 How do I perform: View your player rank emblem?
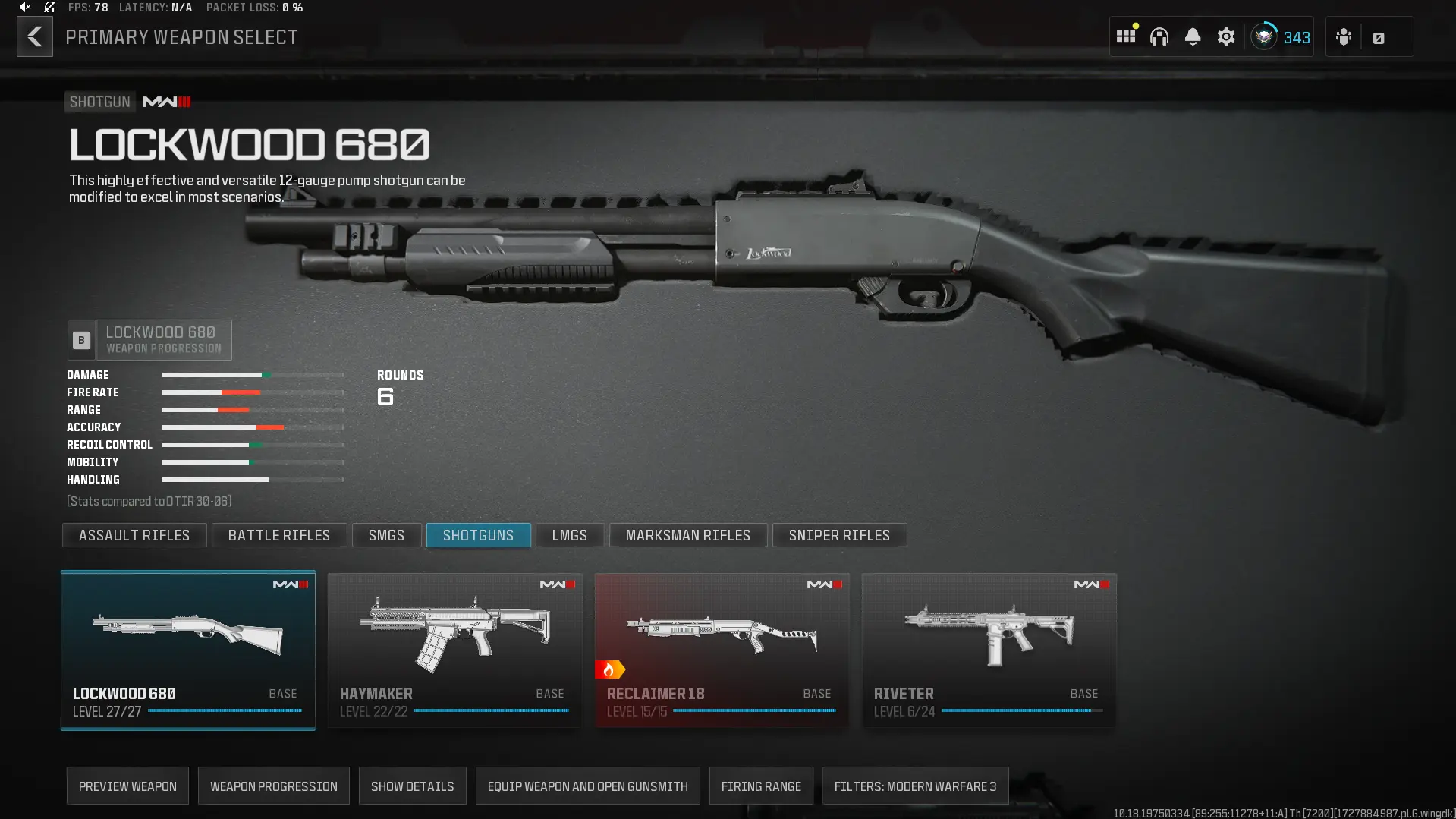pyautogui.click(x=1263, y=36)
